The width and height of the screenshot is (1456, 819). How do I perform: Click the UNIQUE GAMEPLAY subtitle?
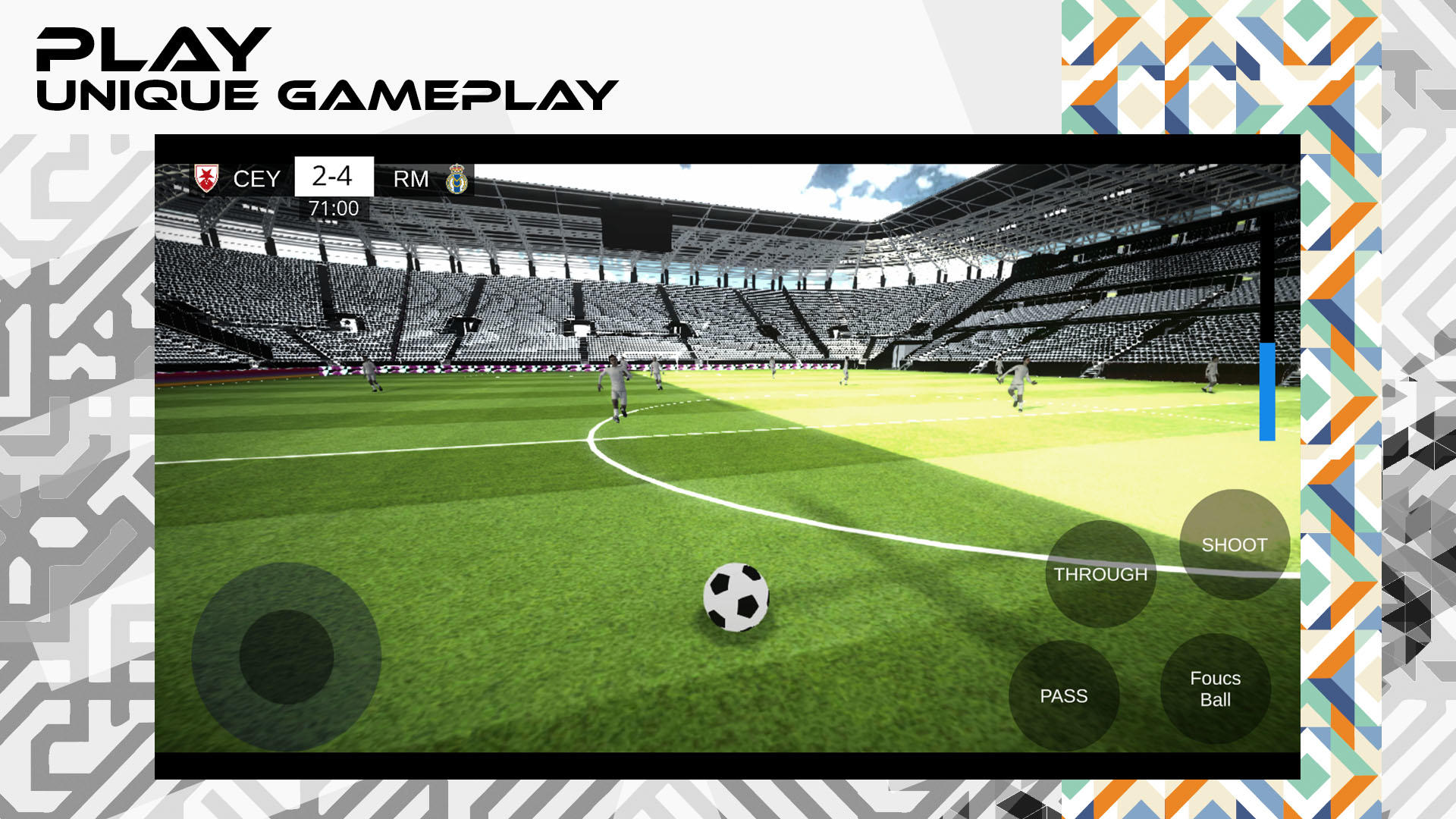pos(326,93)
